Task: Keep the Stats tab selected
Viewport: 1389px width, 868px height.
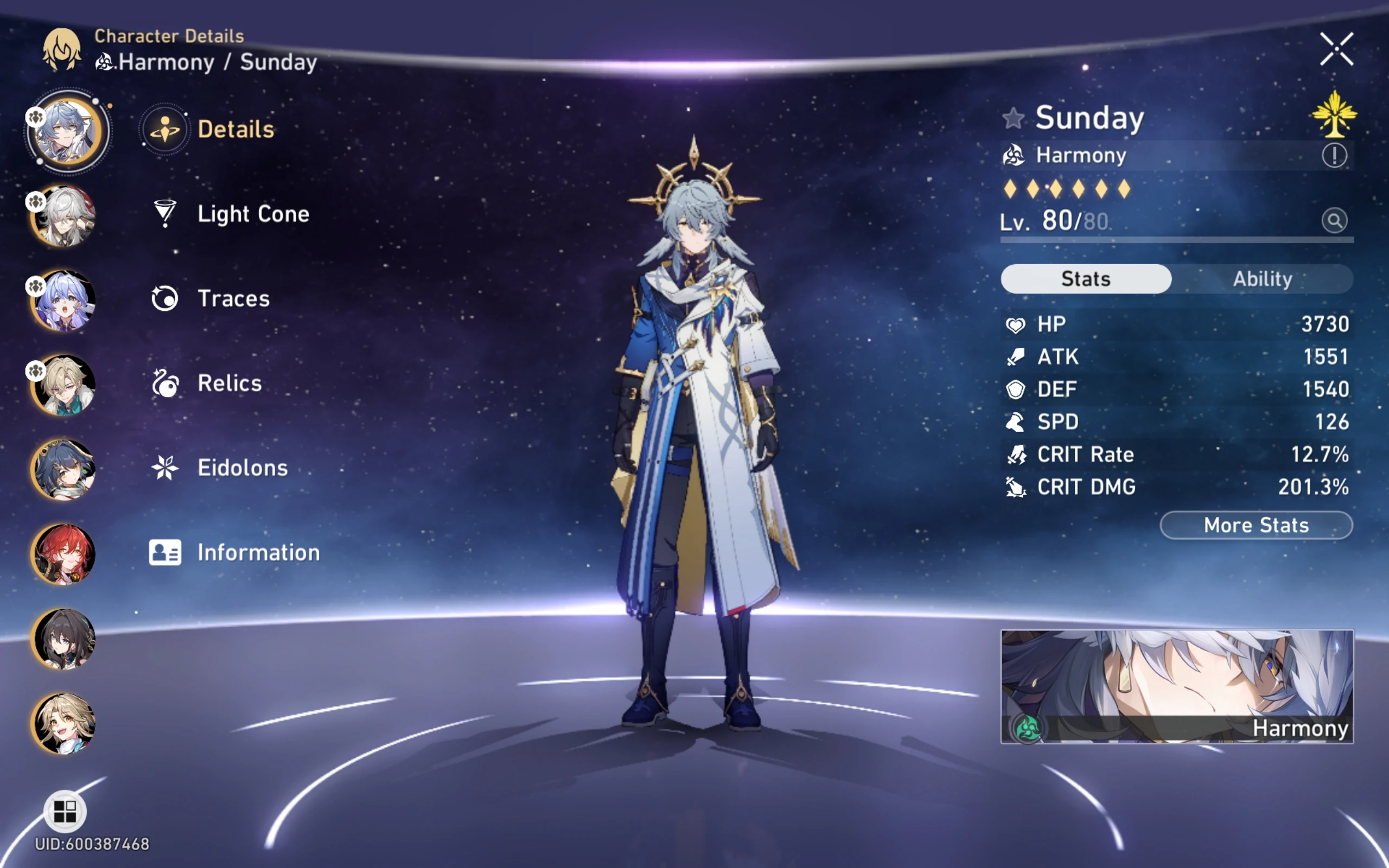Action: click(x=1085, y=278)
